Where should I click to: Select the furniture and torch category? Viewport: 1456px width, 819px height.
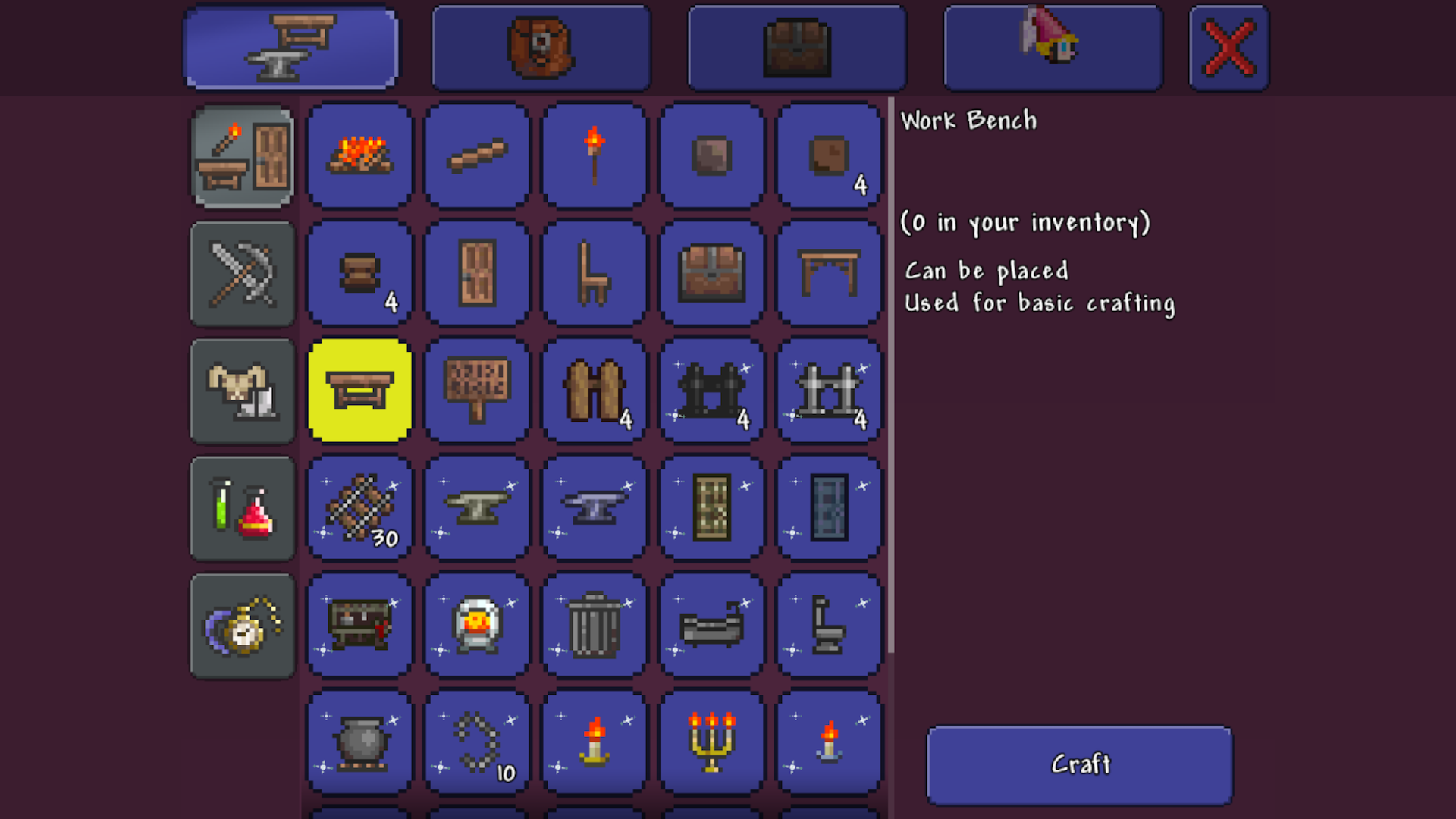point(243,157)
